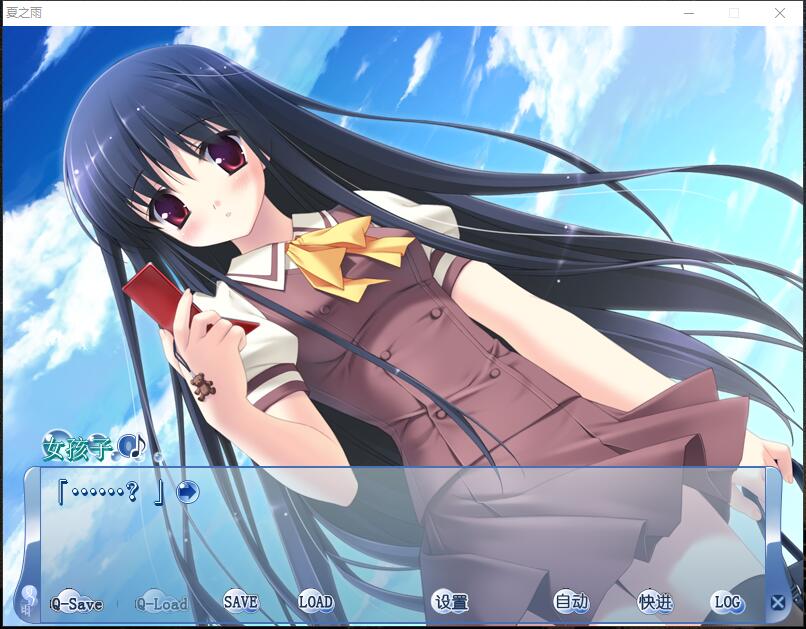806x629 pixels.
Task: Click the Q-Save quick save button
Action: pyautogui.click(x=76, y=604)
